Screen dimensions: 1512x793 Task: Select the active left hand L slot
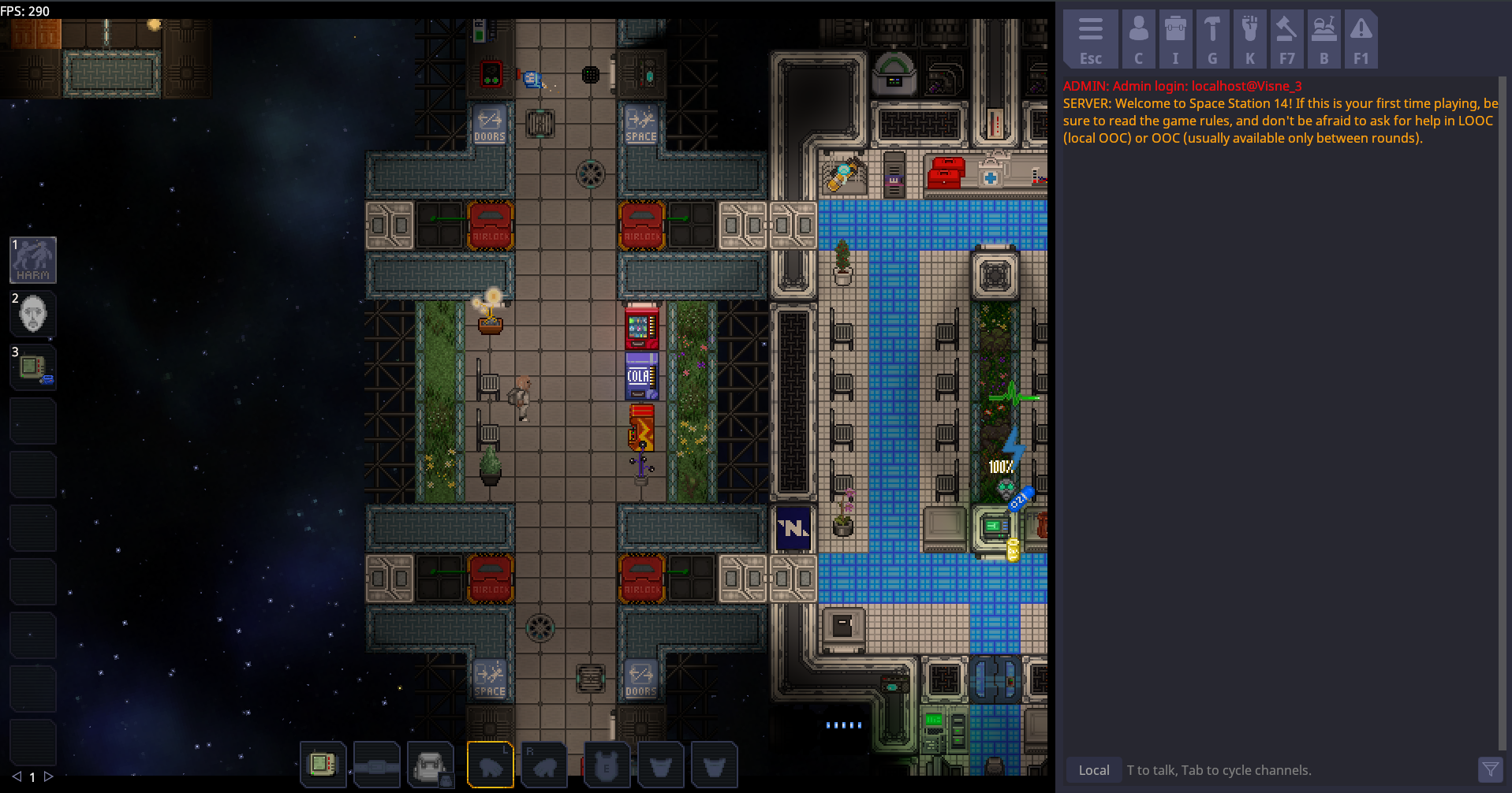click(491, 764)
